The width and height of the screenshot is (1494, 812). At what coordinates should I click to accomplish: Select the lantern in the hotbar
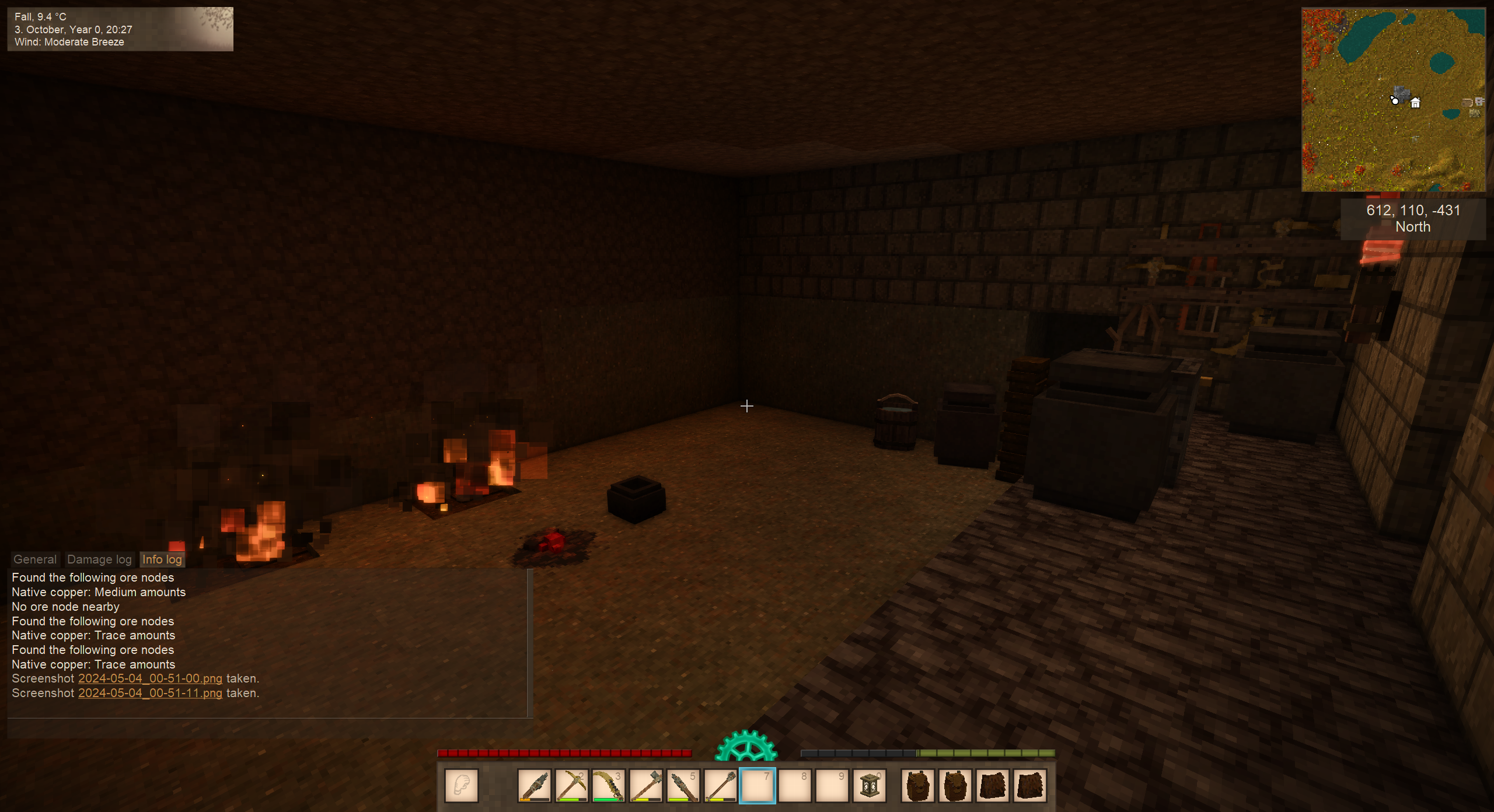pos(870,786)
